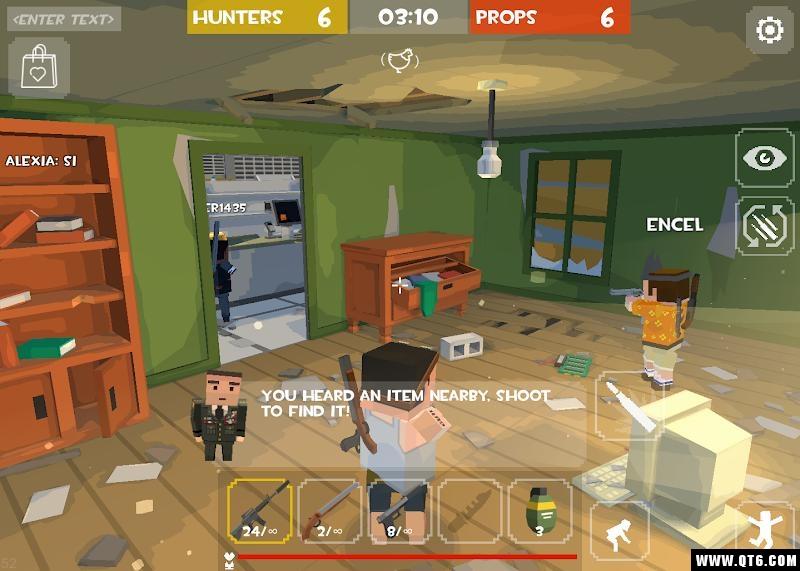Activate the crouch stance button
Screen dimensions: 800x571
pyautogui.click(x=619, y=529)
